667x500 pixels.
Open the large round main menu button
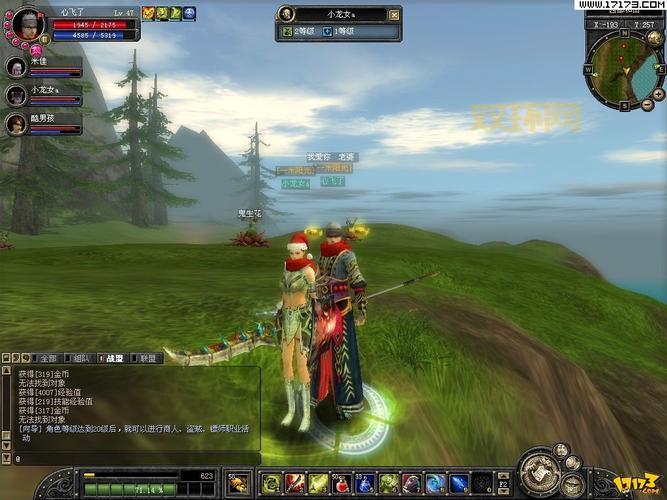click(539, 473)
